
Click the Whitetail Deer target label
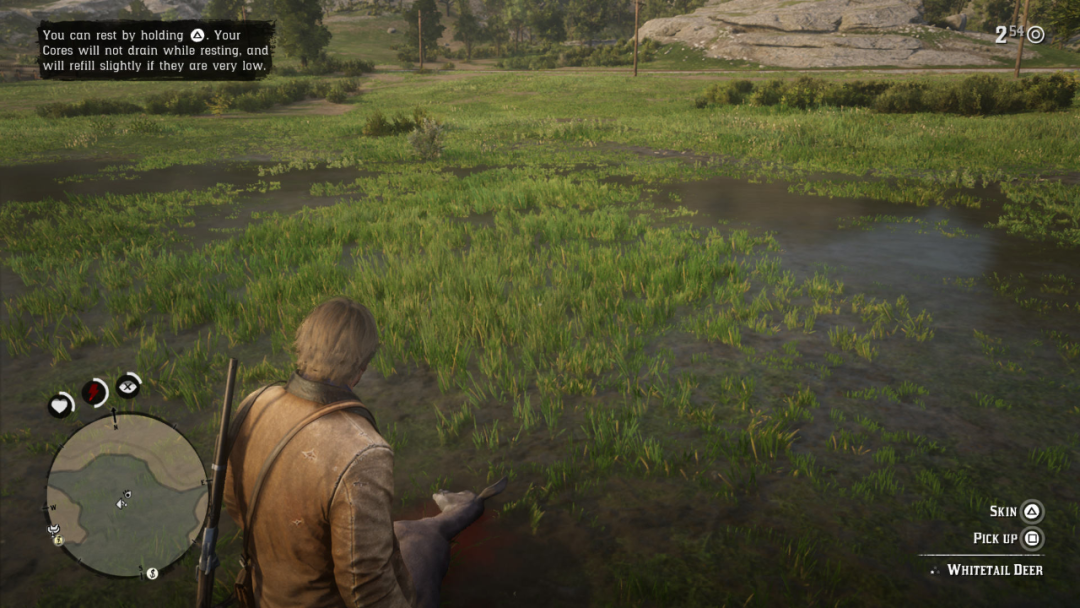(994, 570)
